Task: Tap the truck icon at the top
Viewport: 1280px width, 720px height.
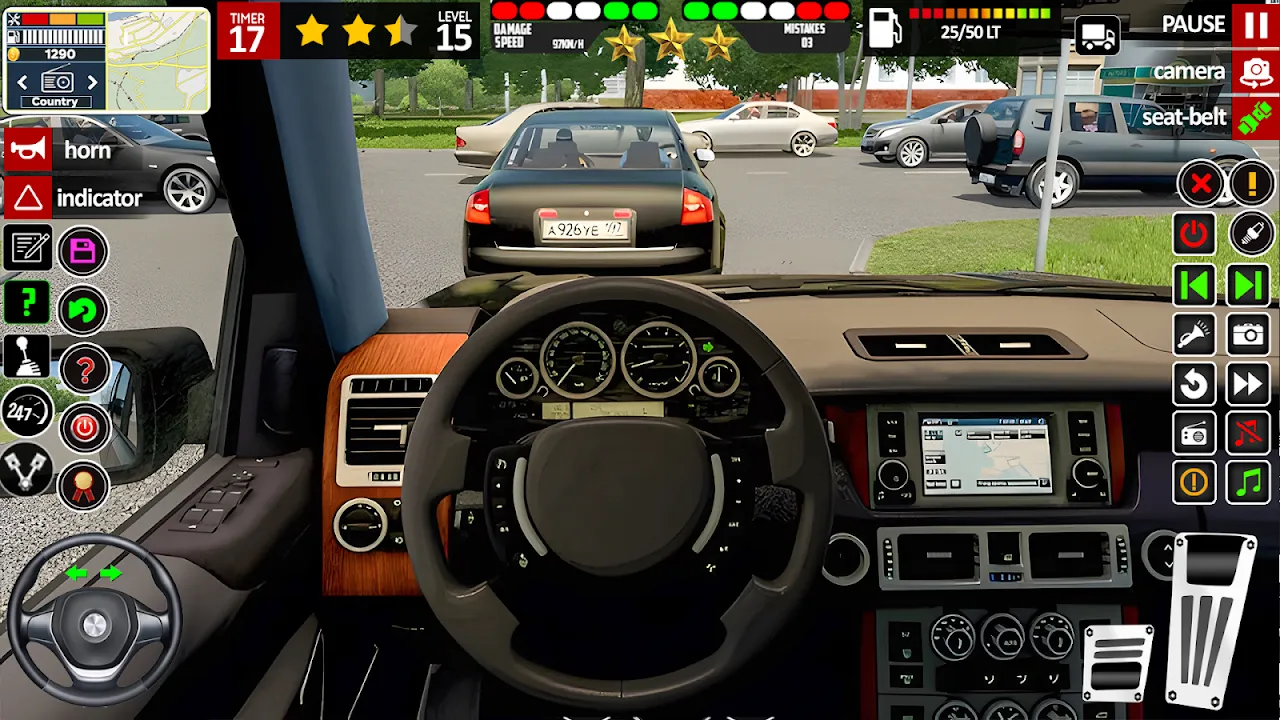Action: (x=1096, y=36)
